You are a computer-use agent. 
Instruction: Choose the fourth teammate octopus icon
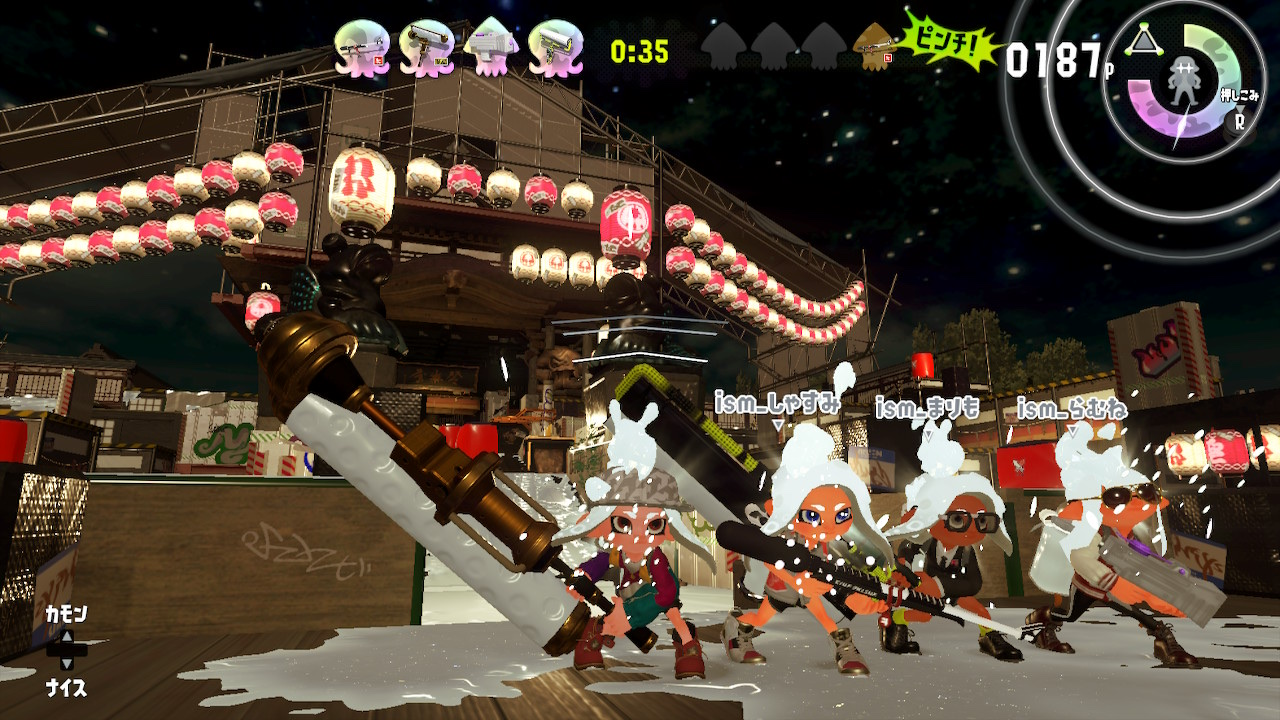(x=556, y=48)
